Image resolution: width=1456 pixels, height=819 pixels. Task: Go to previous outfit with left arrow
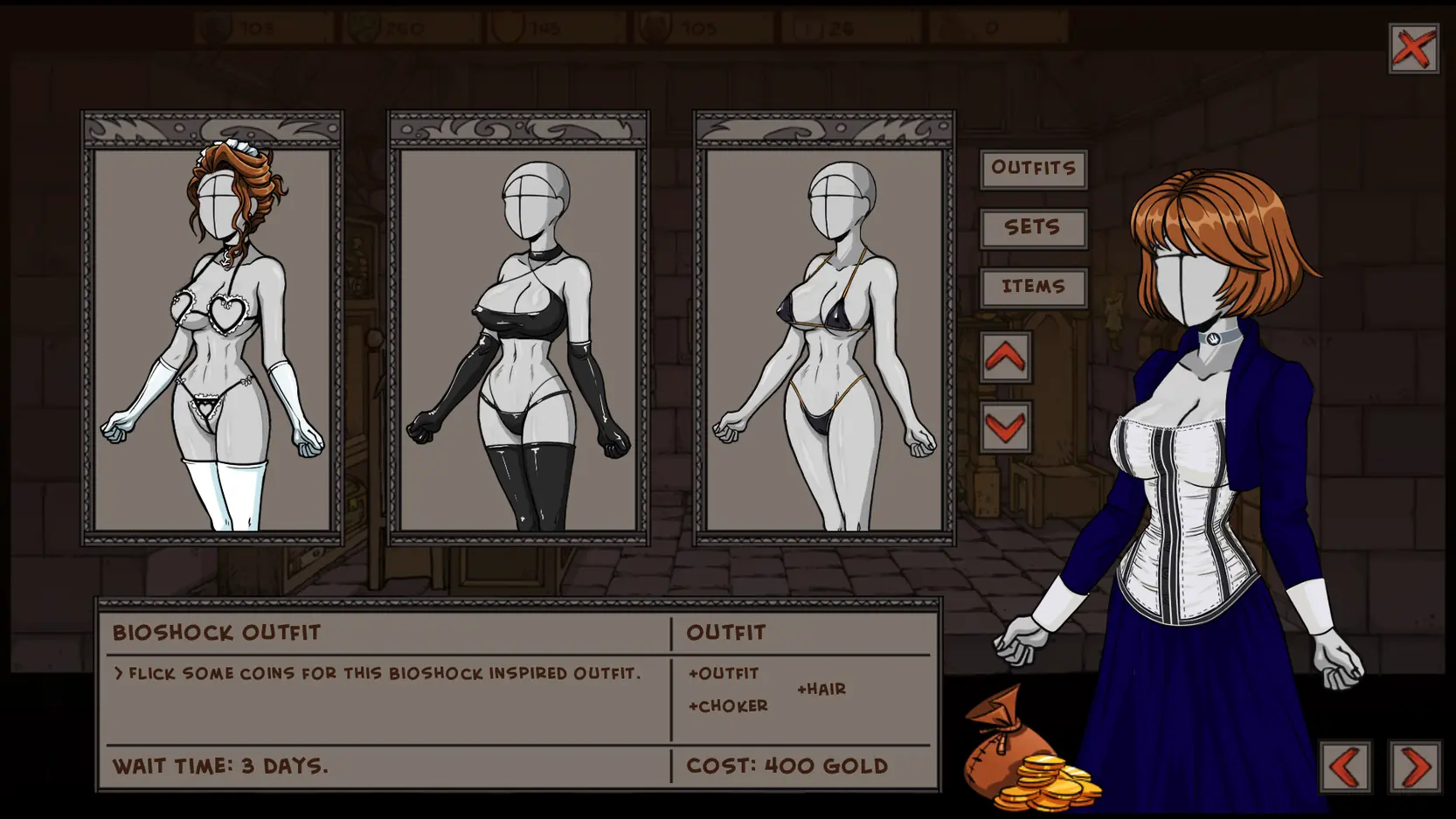[1345, 767]
